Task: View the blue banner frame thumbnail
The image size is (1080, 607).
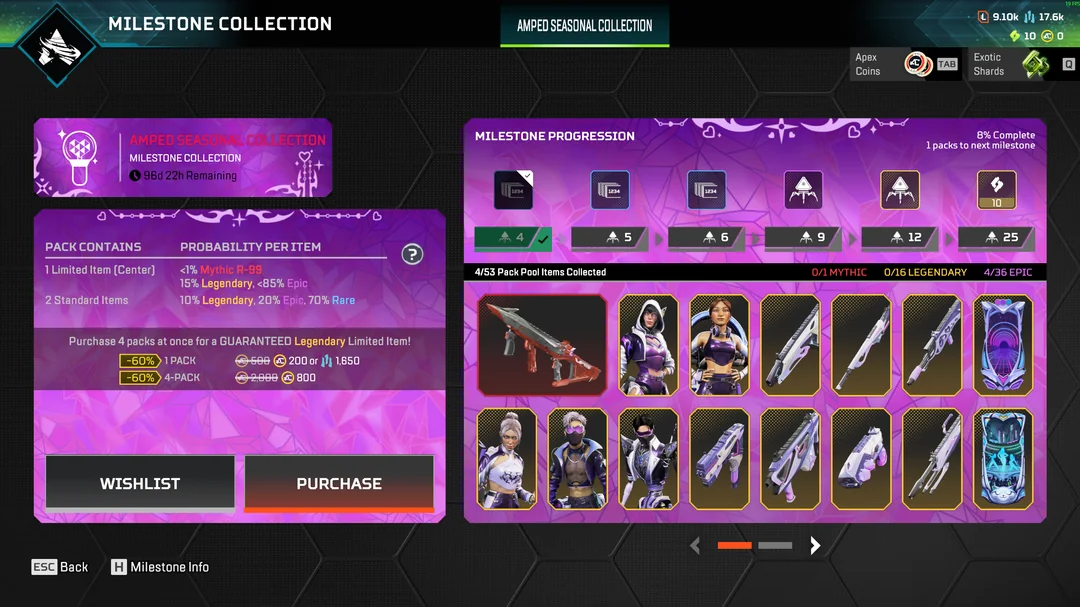Action: [1003, 458]
